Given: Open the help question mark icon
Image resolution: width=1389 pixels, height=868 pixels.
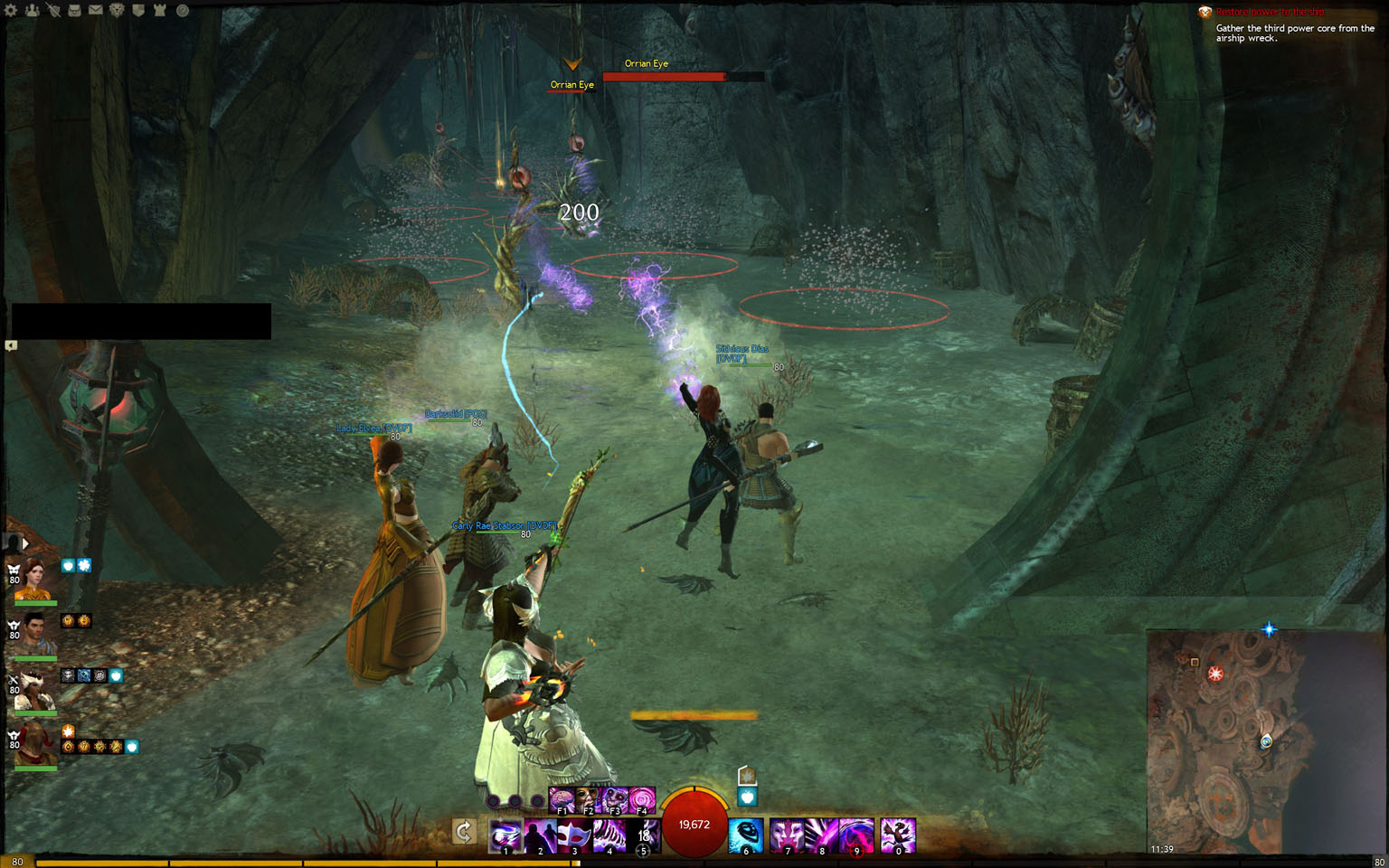Looking at the screenshot, I should tap(182, 11).
